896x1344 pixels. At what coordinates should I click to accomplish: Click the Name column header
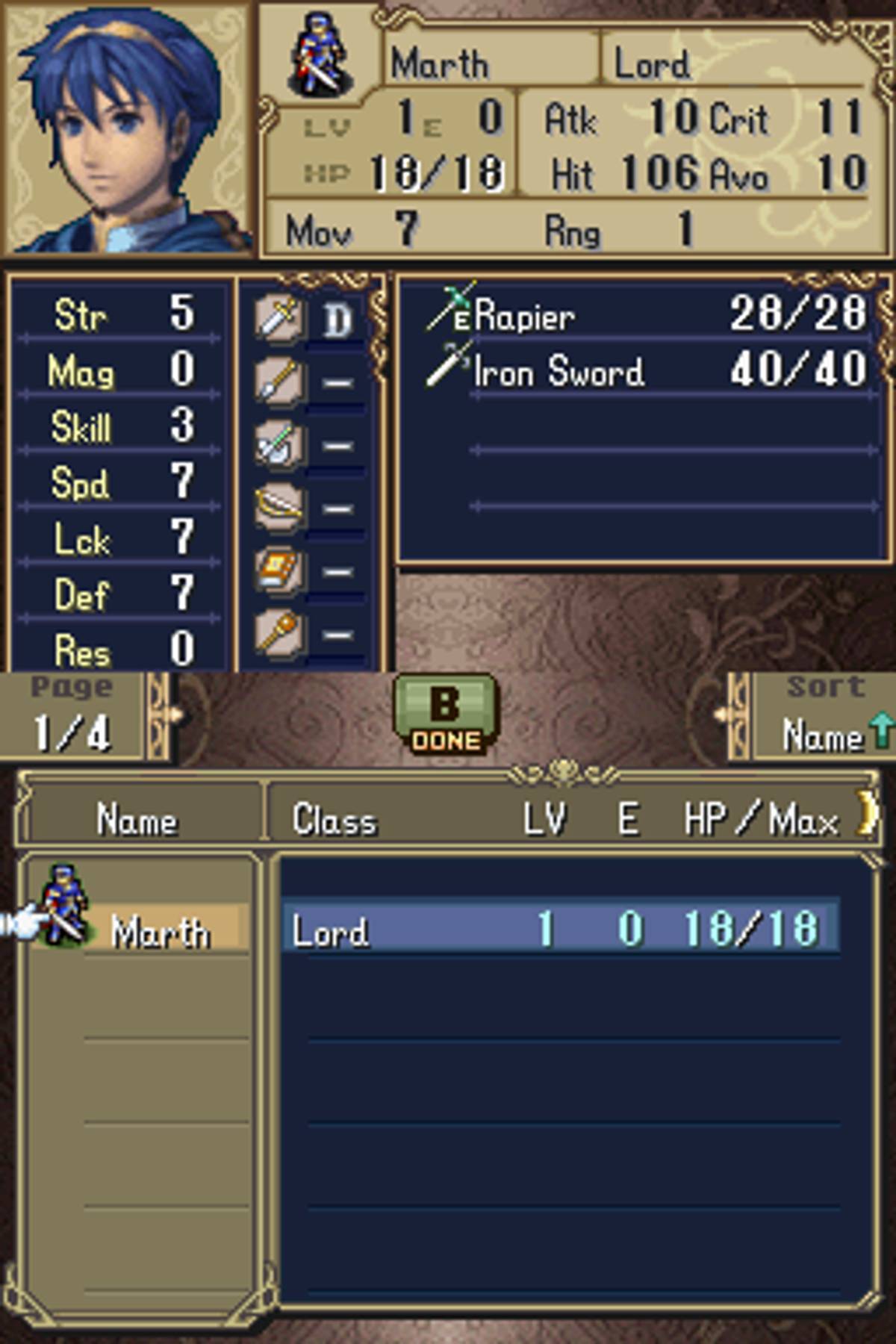137,820
